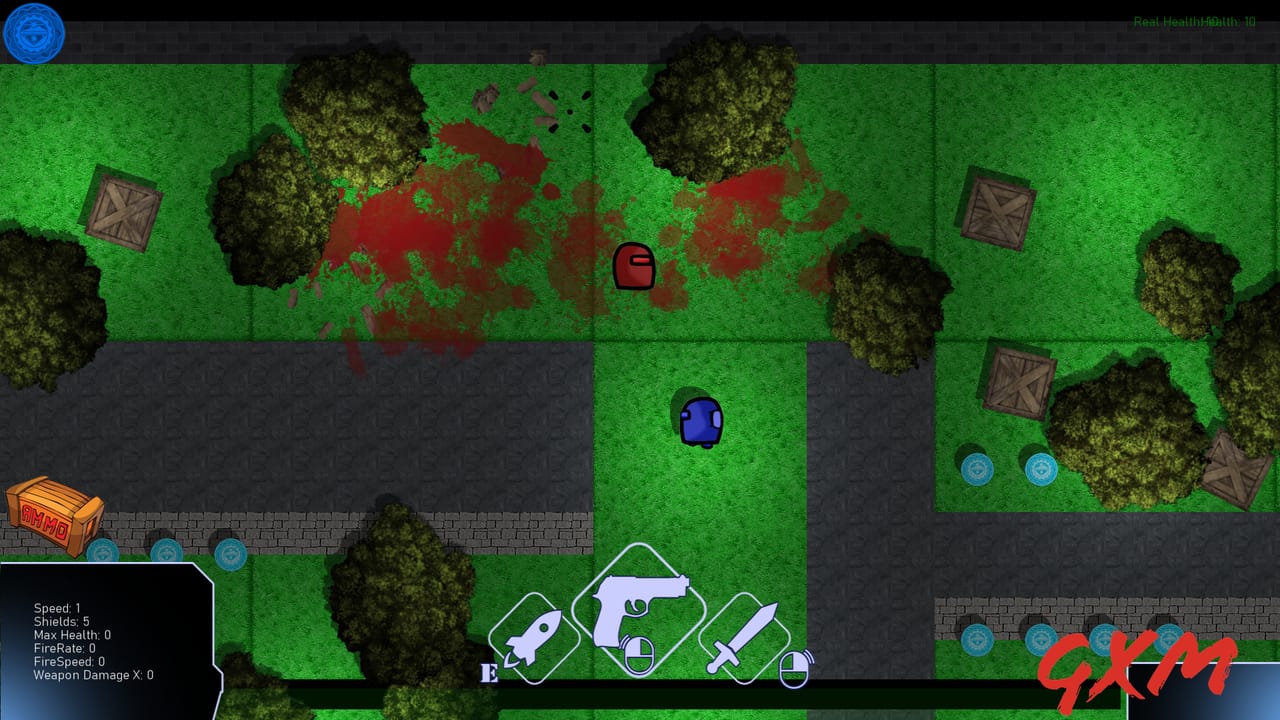
Task: Select the rocket weapon icon
Action: [x=536, y=637]
